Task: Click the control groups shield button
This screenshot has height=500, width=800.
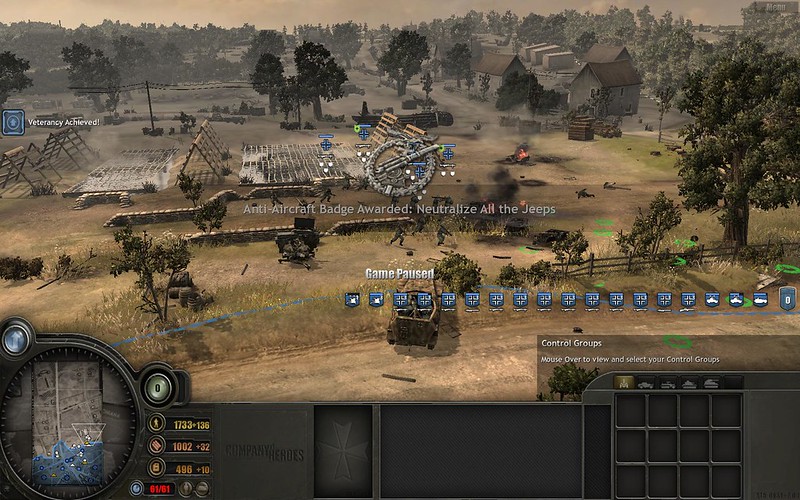Action: pyautogui.click(x=787, y=298)
